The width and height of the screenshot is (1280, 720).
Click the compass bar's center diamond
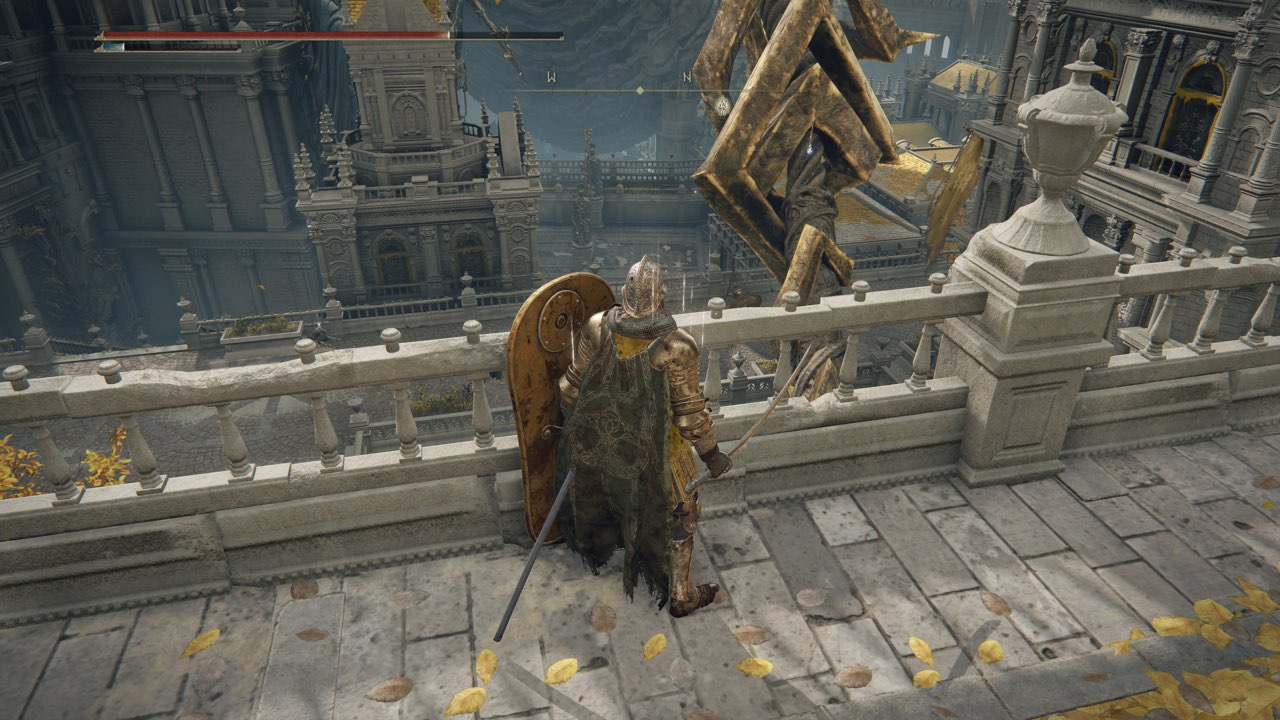(640, 90)
